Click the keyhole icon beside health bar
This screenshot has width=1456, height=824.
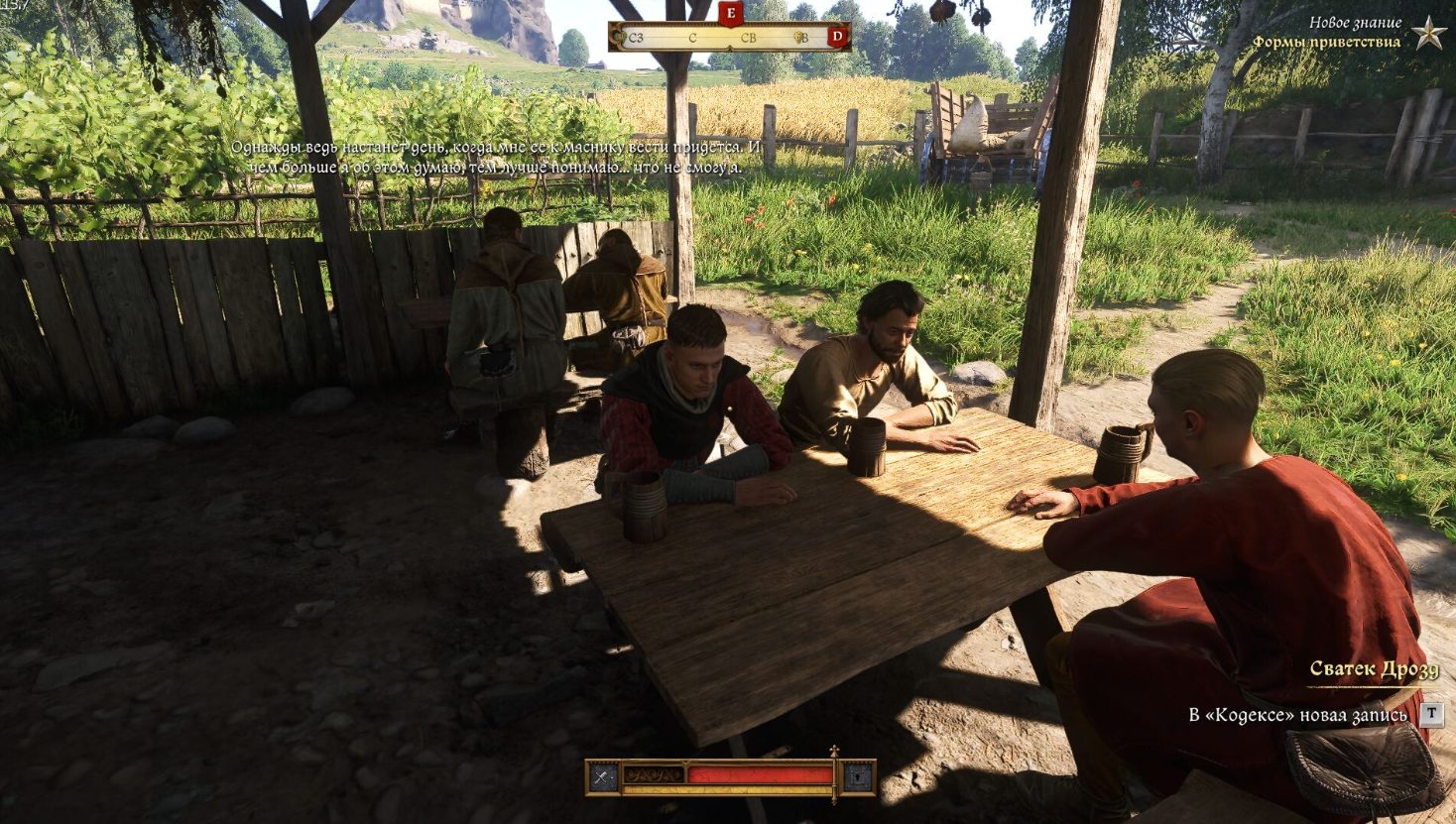coord(859,777)
